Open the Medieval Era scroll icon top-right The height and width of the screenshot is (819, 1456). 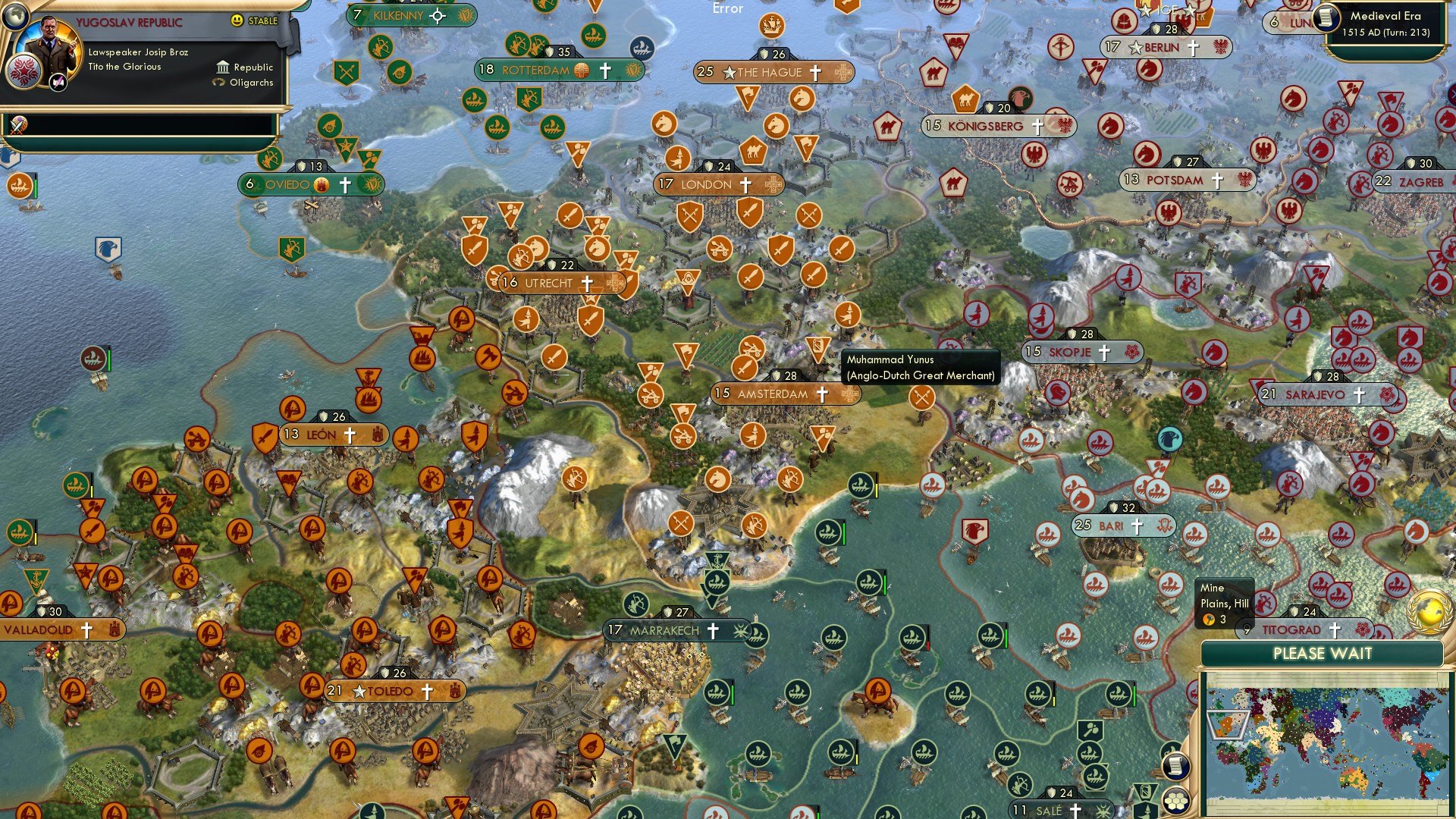click(x=1326, y=20)
